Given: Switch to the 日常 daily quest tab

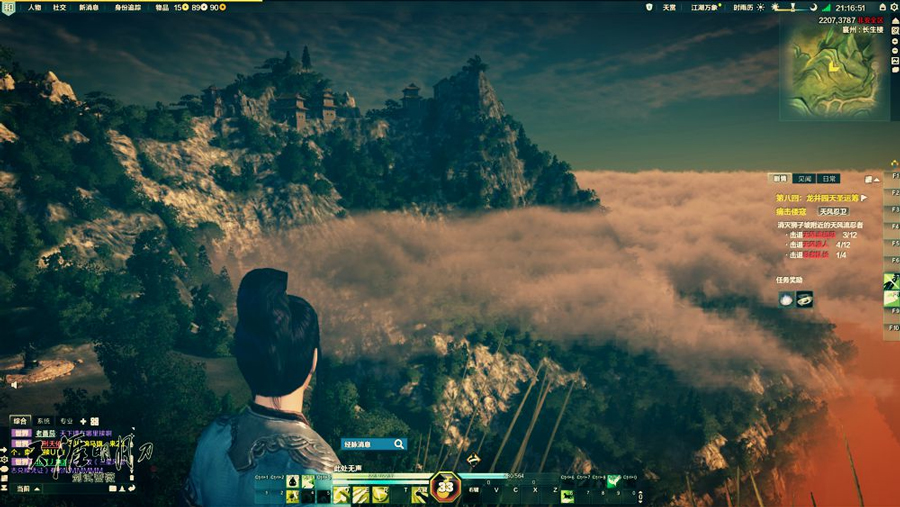Looking at the screenshot, I should coord(829,179).
